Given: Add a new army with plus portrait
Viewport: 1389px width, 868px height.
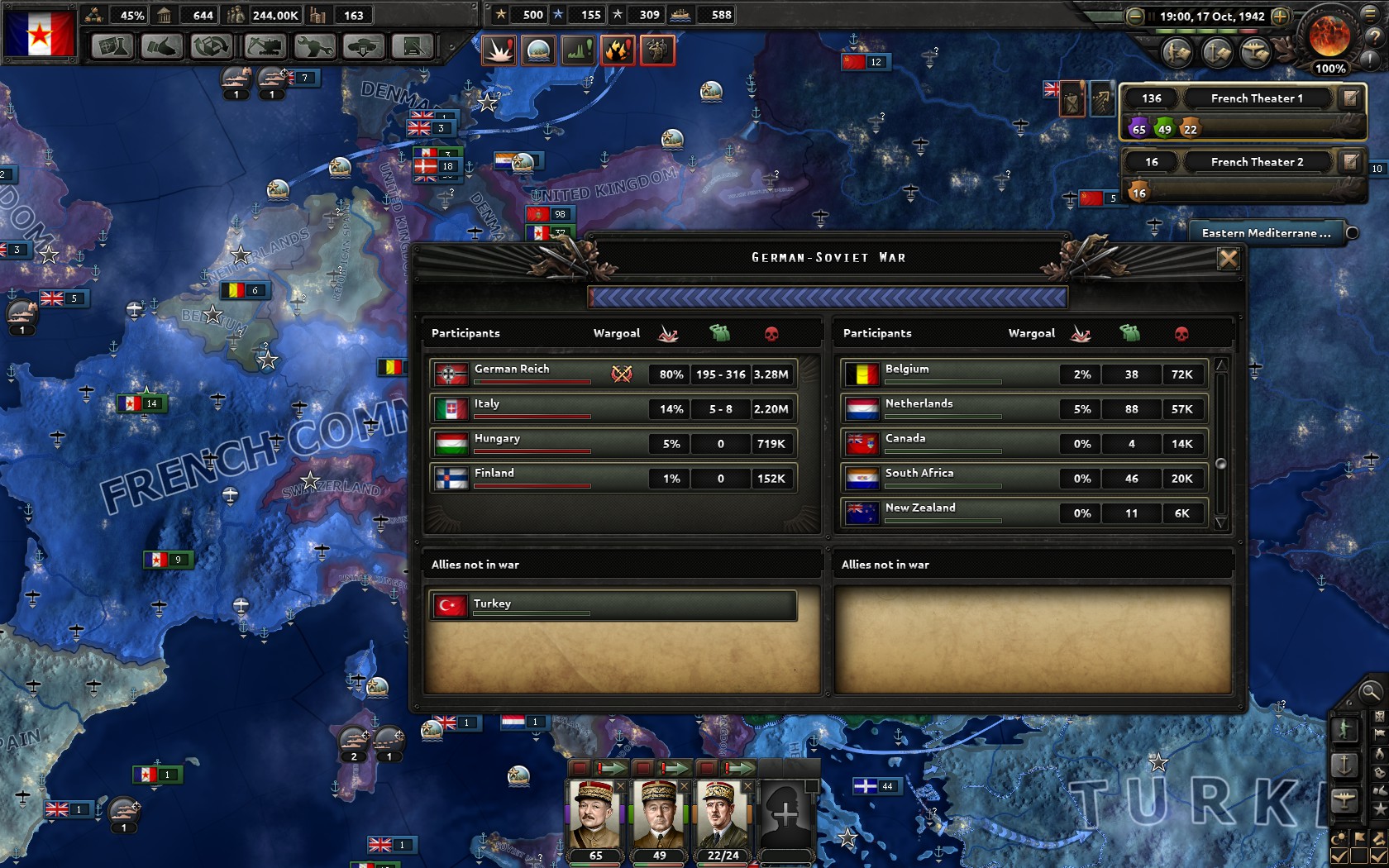Looking at the screenshot, I should point(785,815).
